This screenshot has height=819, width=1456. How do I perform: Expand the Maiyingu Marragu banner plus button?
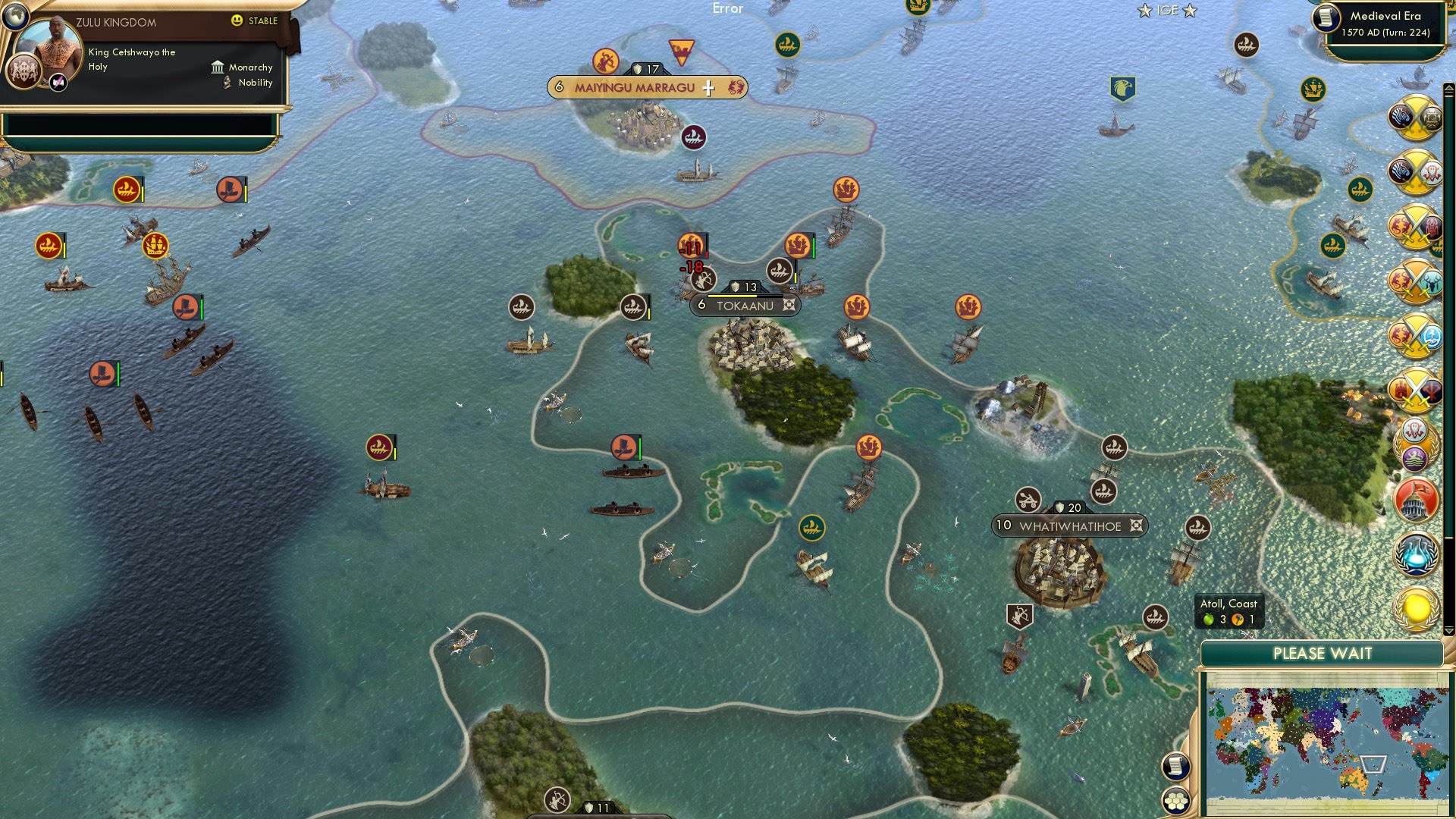[x=708, y=87]
